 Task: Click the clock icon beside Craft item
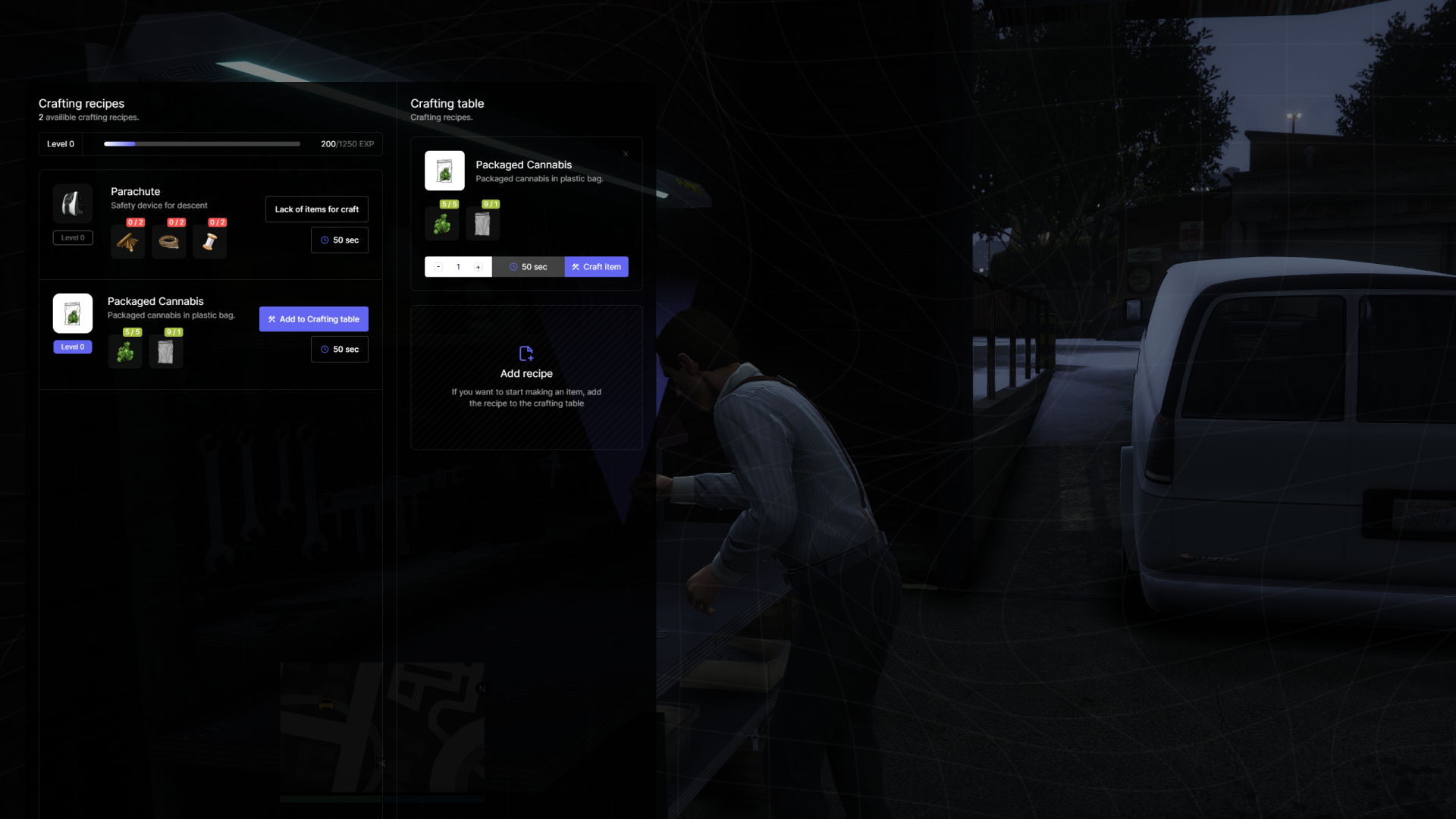513,267
